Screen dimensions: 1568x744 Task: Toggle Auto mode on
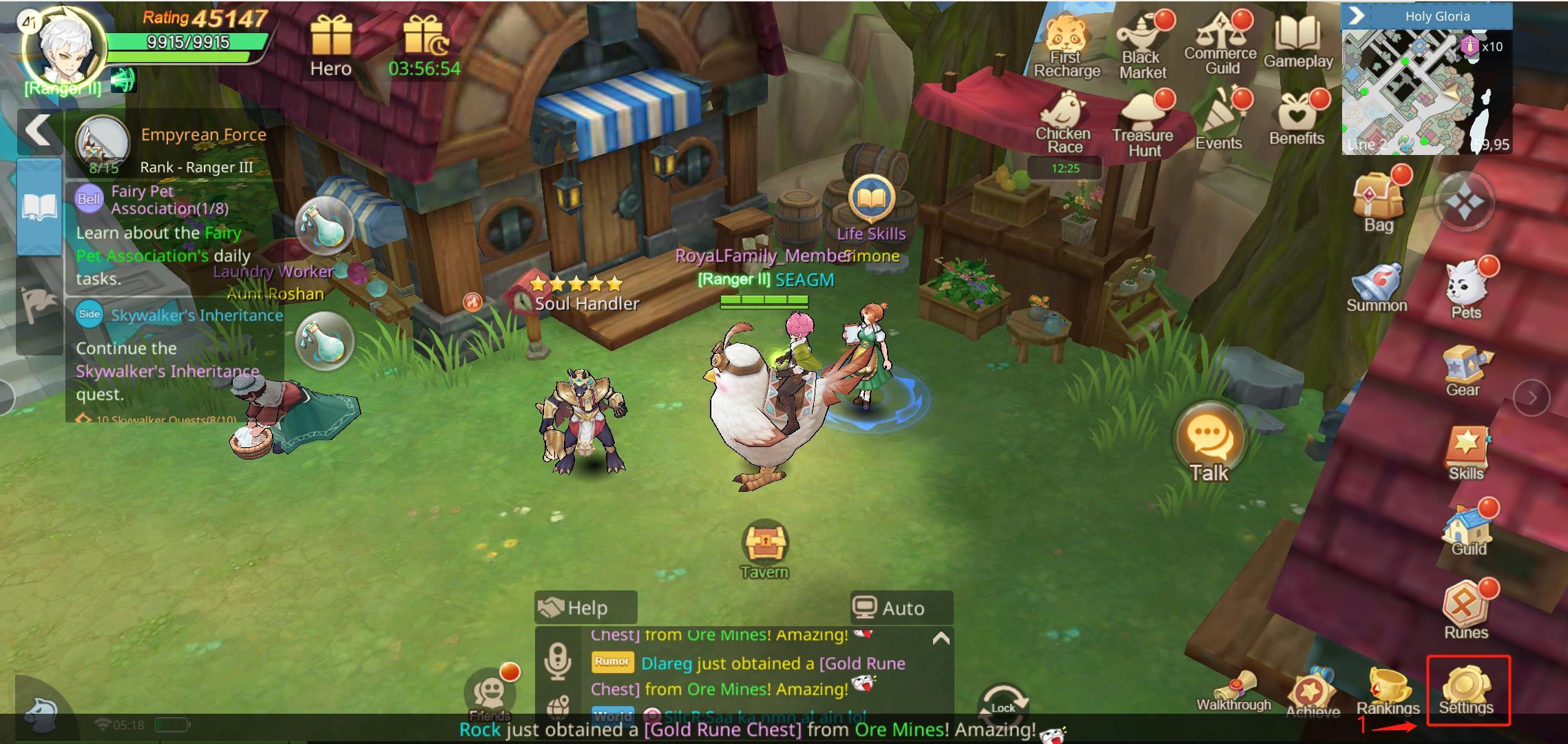tap(901, 608)
